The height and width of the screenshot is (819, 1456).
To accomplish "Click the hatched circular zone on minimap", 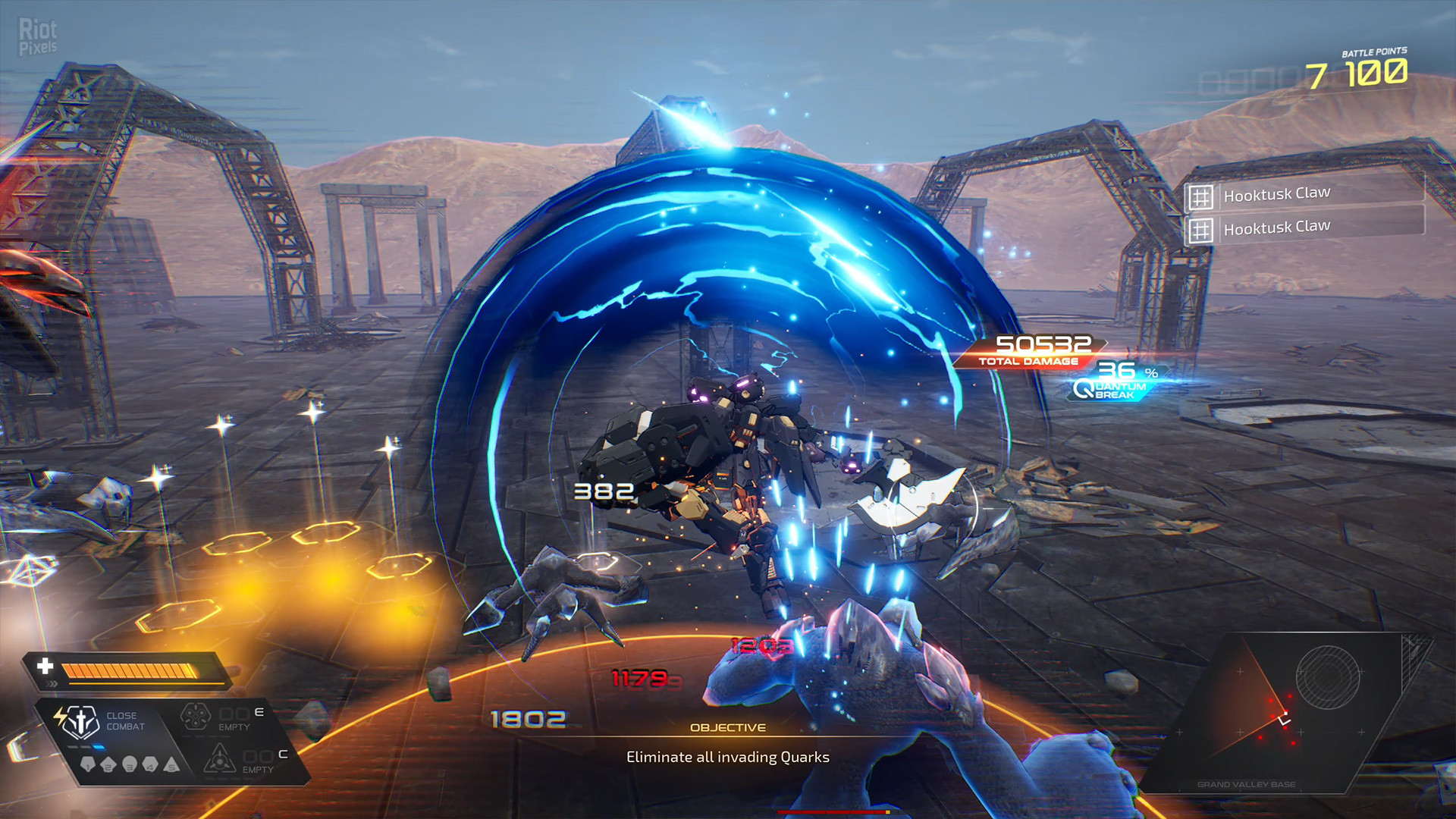I will pyautogui.click(x=1327, y=677).
